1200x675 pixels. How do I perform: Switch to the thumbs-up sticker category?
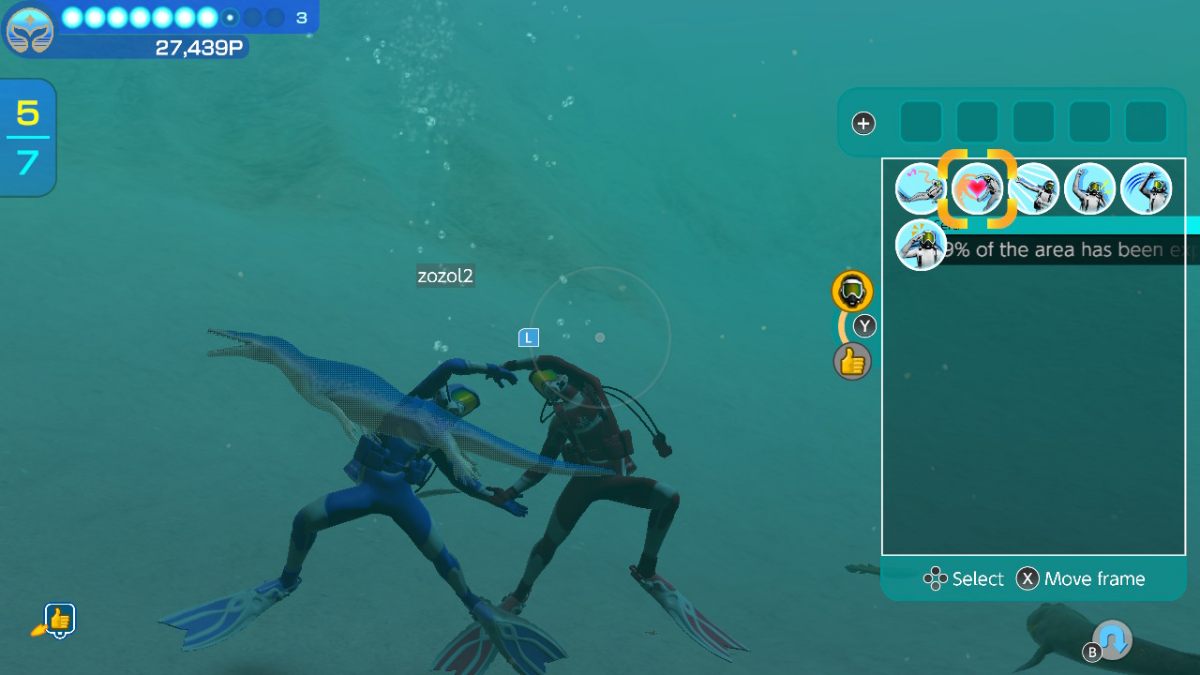tap(852, 361)
